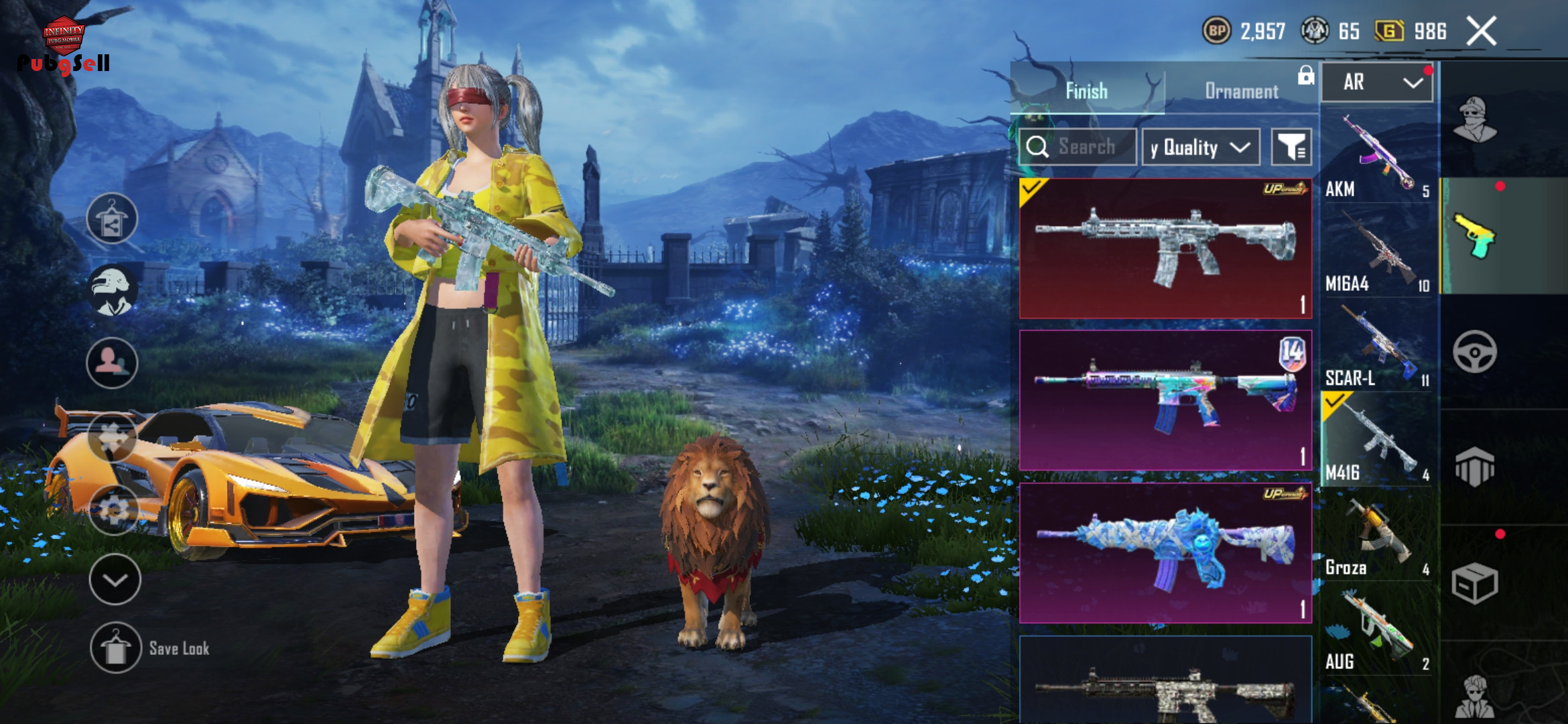This screenshot has height=724, width=1568.
Task: Pick the blue crystal upgradable M416 skin
Action: pos(1165,553)
